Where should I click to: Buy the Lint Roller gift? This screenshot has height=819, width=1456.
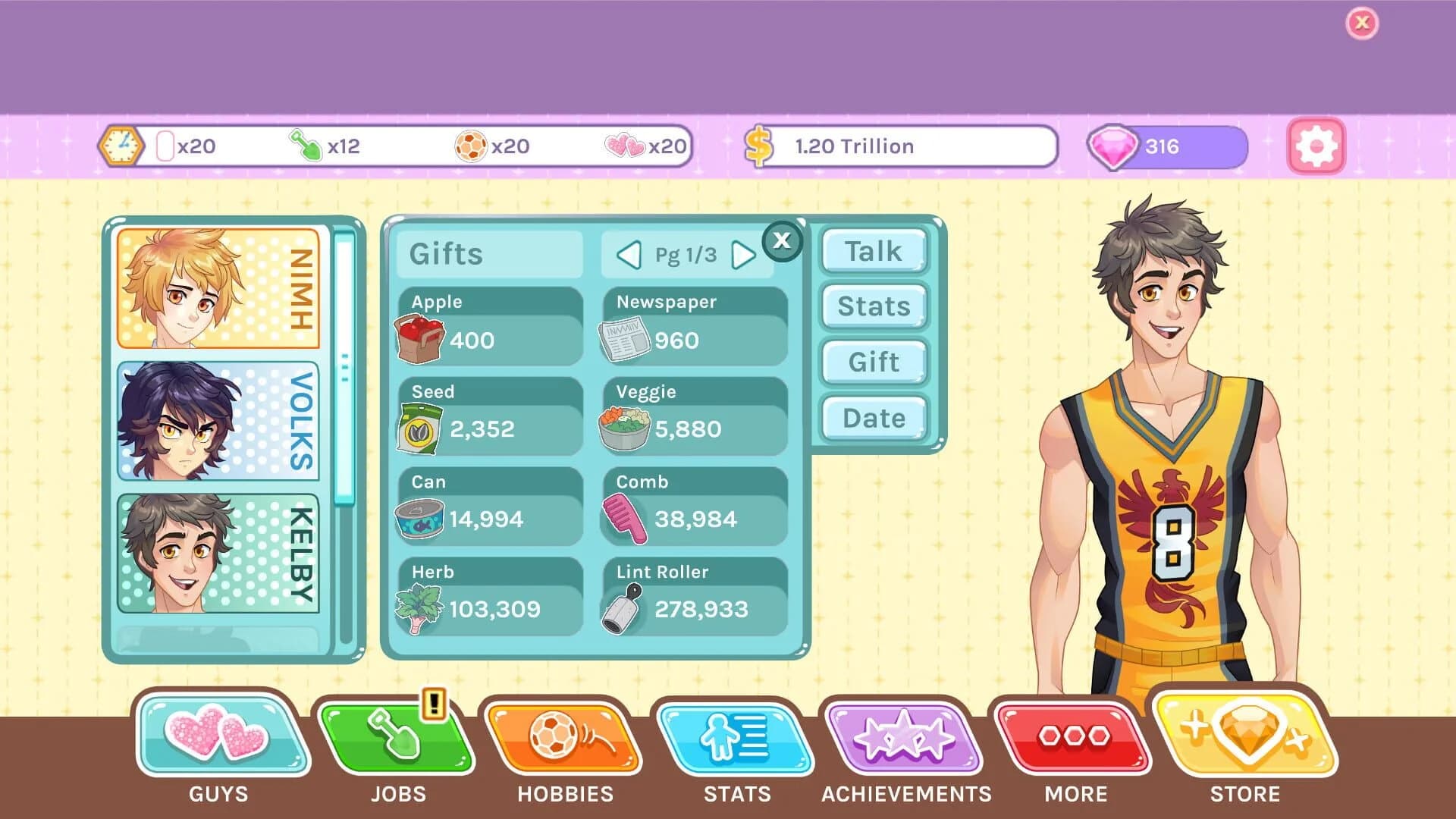(692, 595)
